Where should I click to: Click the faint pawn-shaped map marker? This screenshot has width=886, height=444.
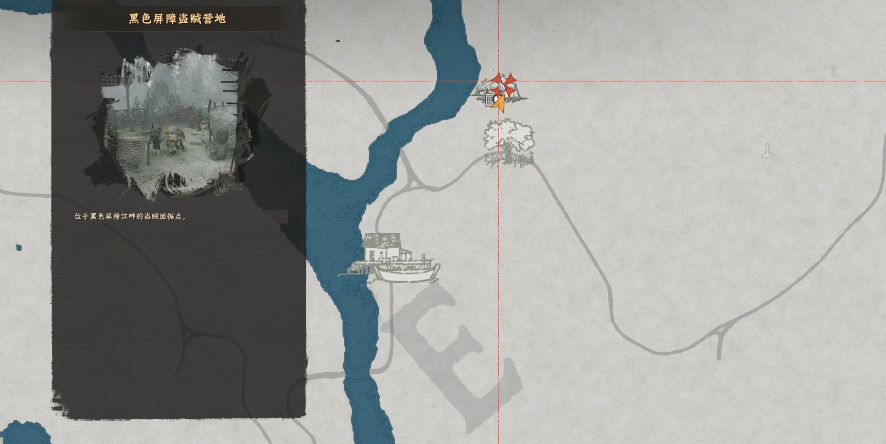pyautogui.click(x=768, y=151)
